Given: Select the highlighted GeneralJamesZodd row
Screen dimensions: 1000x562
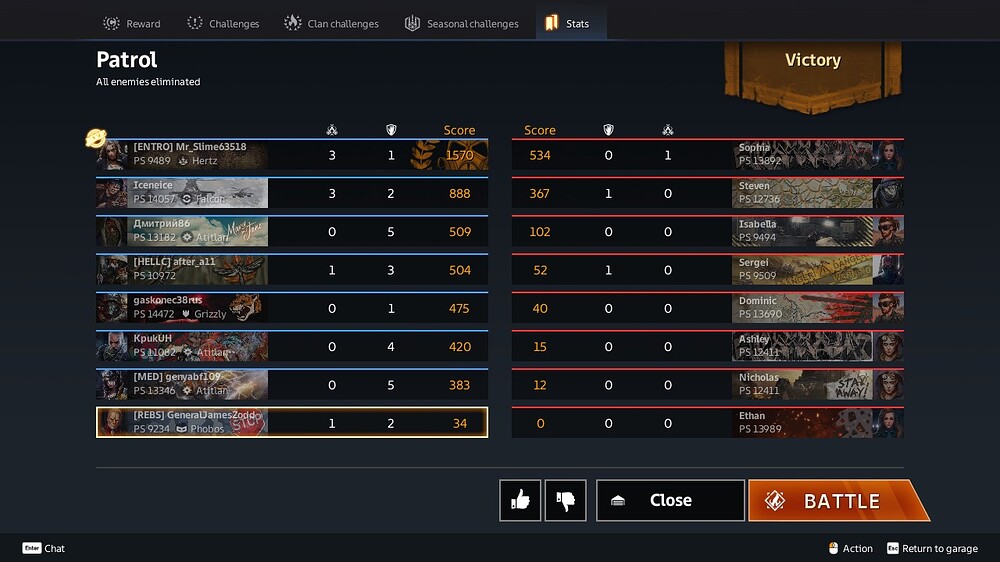Looking at the screenshot, I should pos(291,423).
